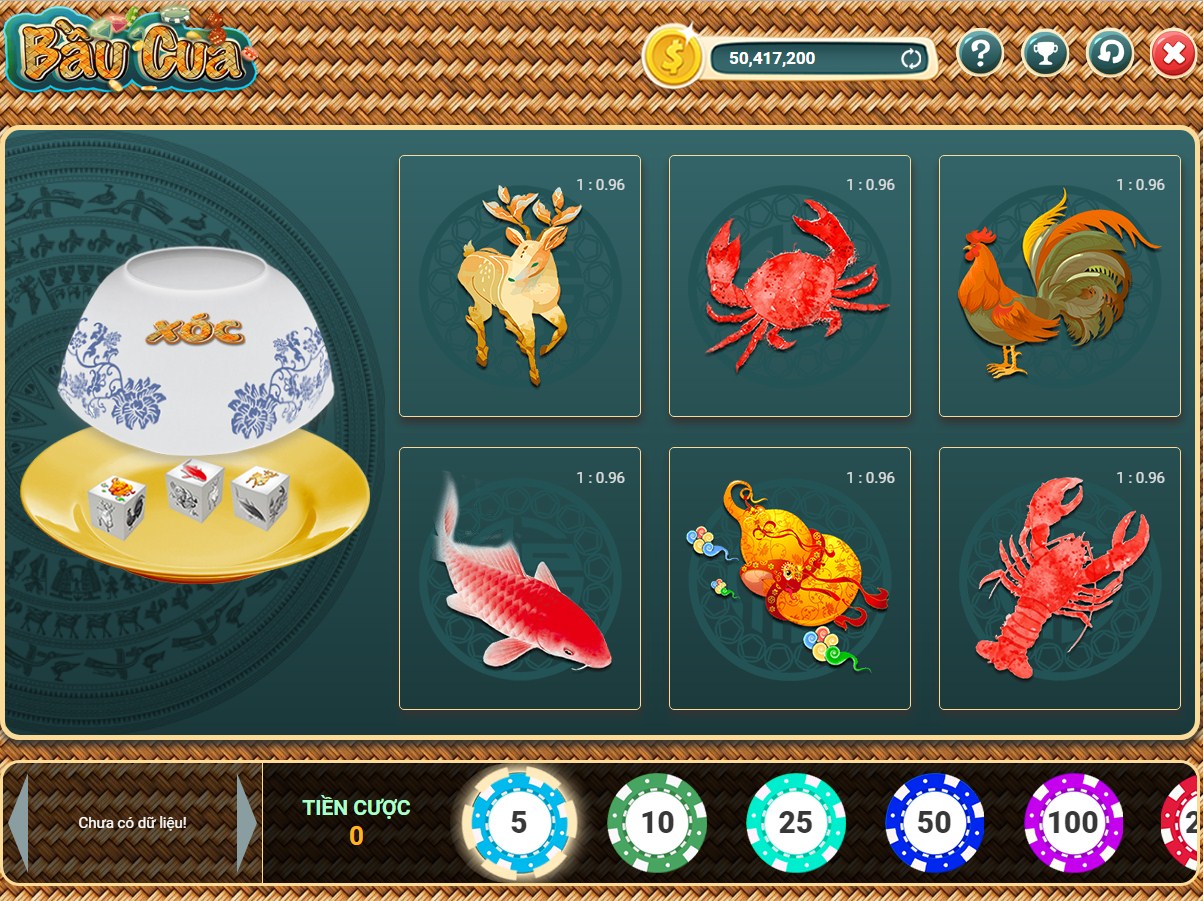This screenshot has height=901, width=1203.
Task: Open the question mark help button
Action: click(x=980, y=53)
